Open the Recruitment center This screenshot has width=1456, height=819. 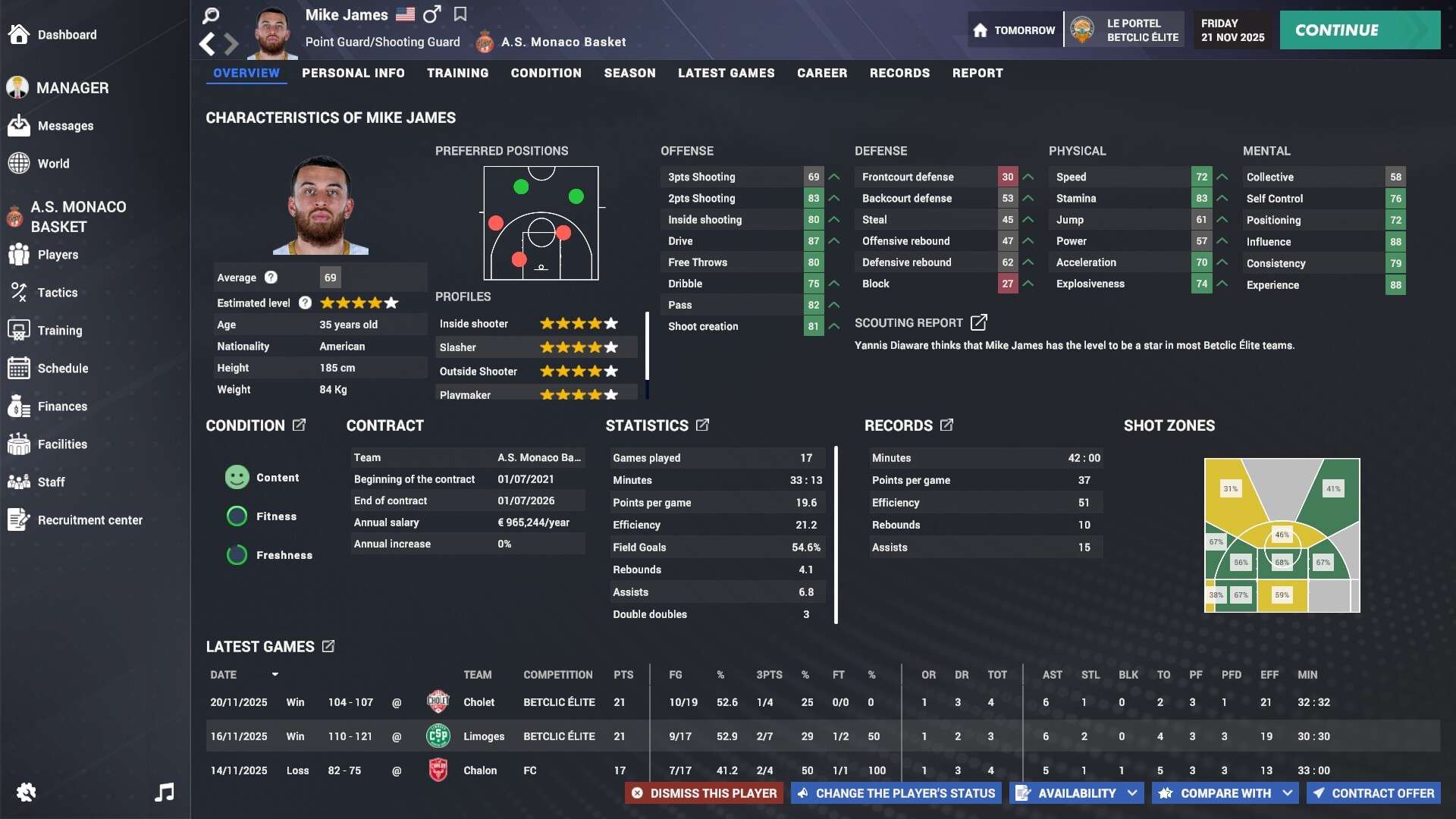(90, 520)
